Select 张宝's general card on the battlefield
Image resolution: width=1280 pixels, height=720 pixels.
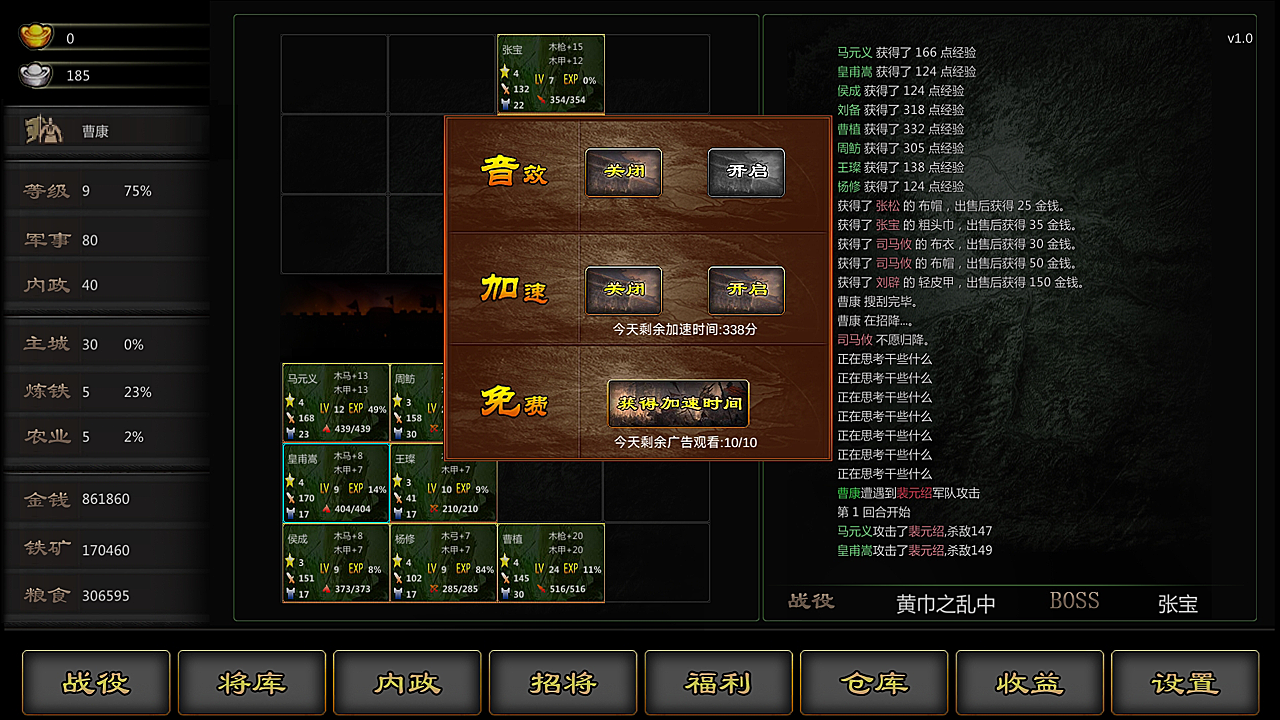550,75
